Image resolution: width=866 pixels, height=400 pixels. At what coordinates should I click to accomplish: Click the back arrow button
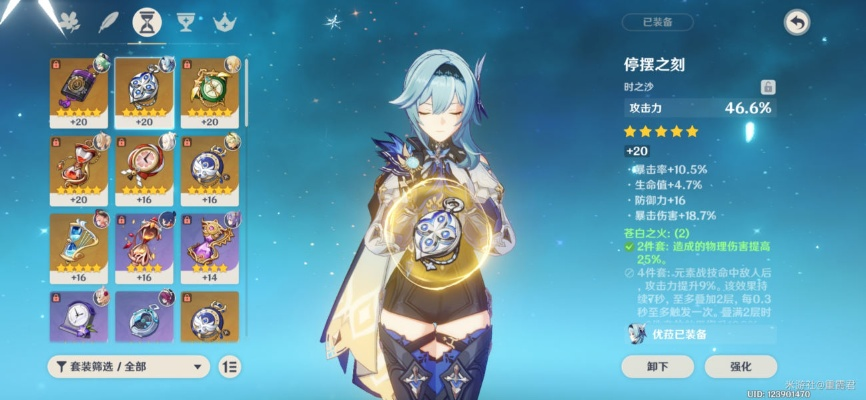click(796, 22)
